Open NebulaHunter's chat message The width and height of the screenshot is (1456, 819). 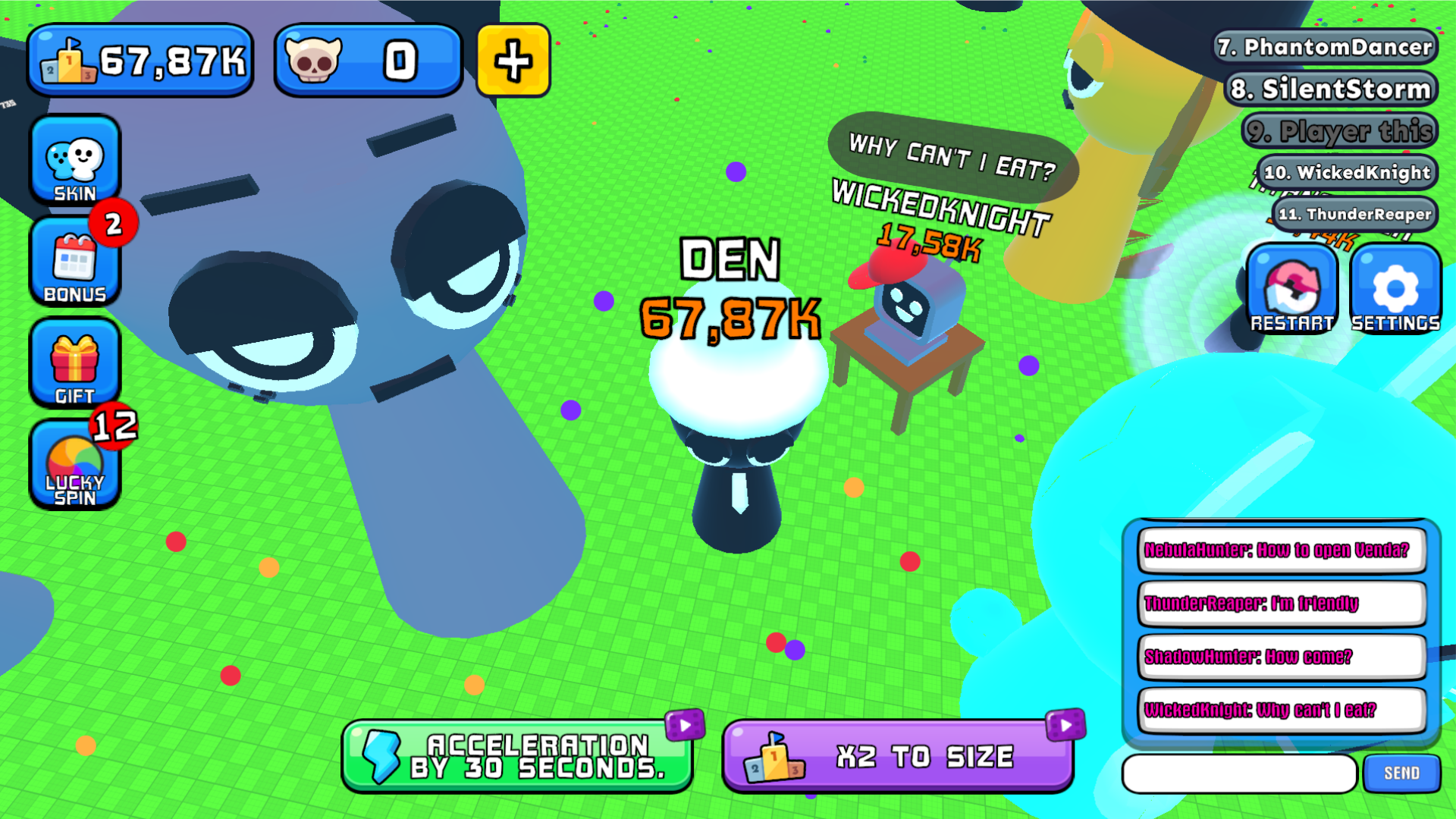(1282, 551)
